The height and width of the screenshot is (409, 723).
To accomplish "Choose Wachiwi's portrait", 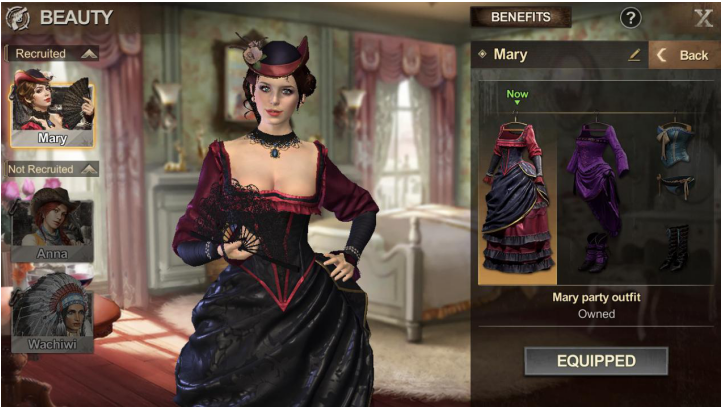I will 52,314.
